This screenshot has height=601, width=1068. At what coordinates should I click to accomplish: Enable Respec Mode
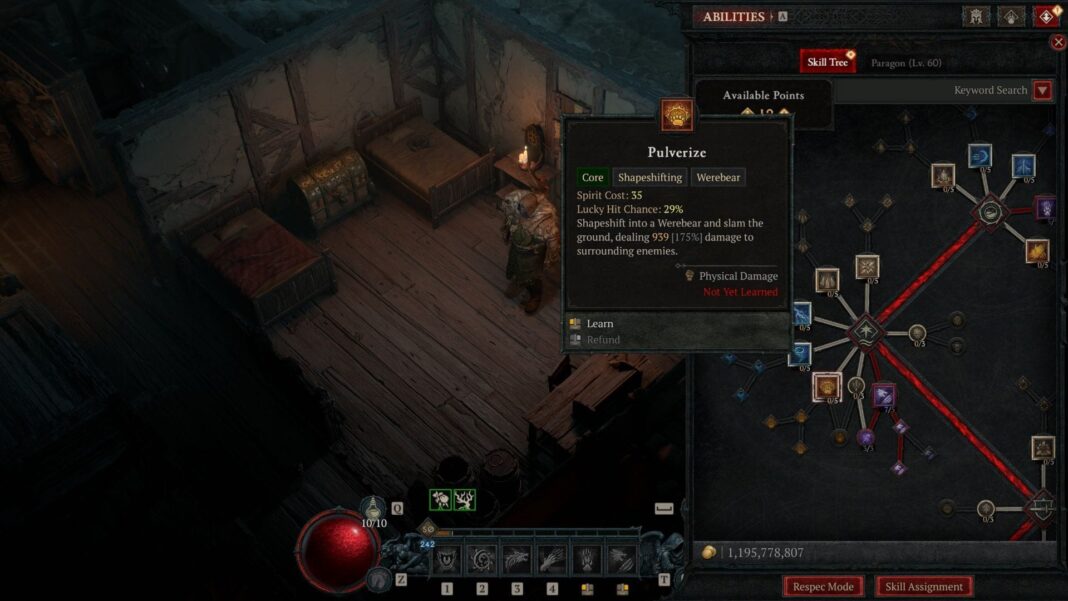(823, 586)
